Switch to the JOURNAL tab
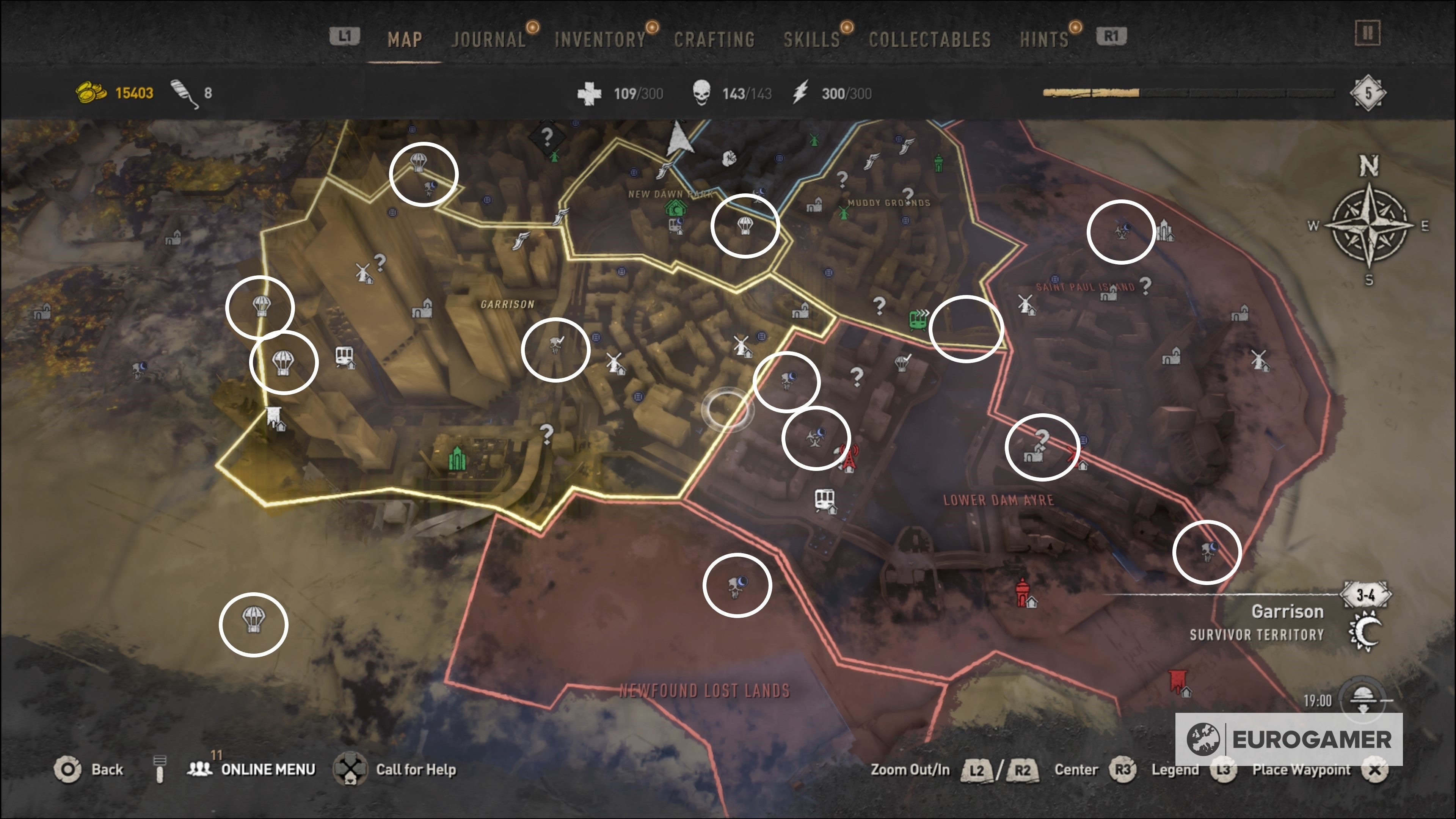Image resolution: width=1456 pixels, height=819 pixels. (x=489, y=38)
